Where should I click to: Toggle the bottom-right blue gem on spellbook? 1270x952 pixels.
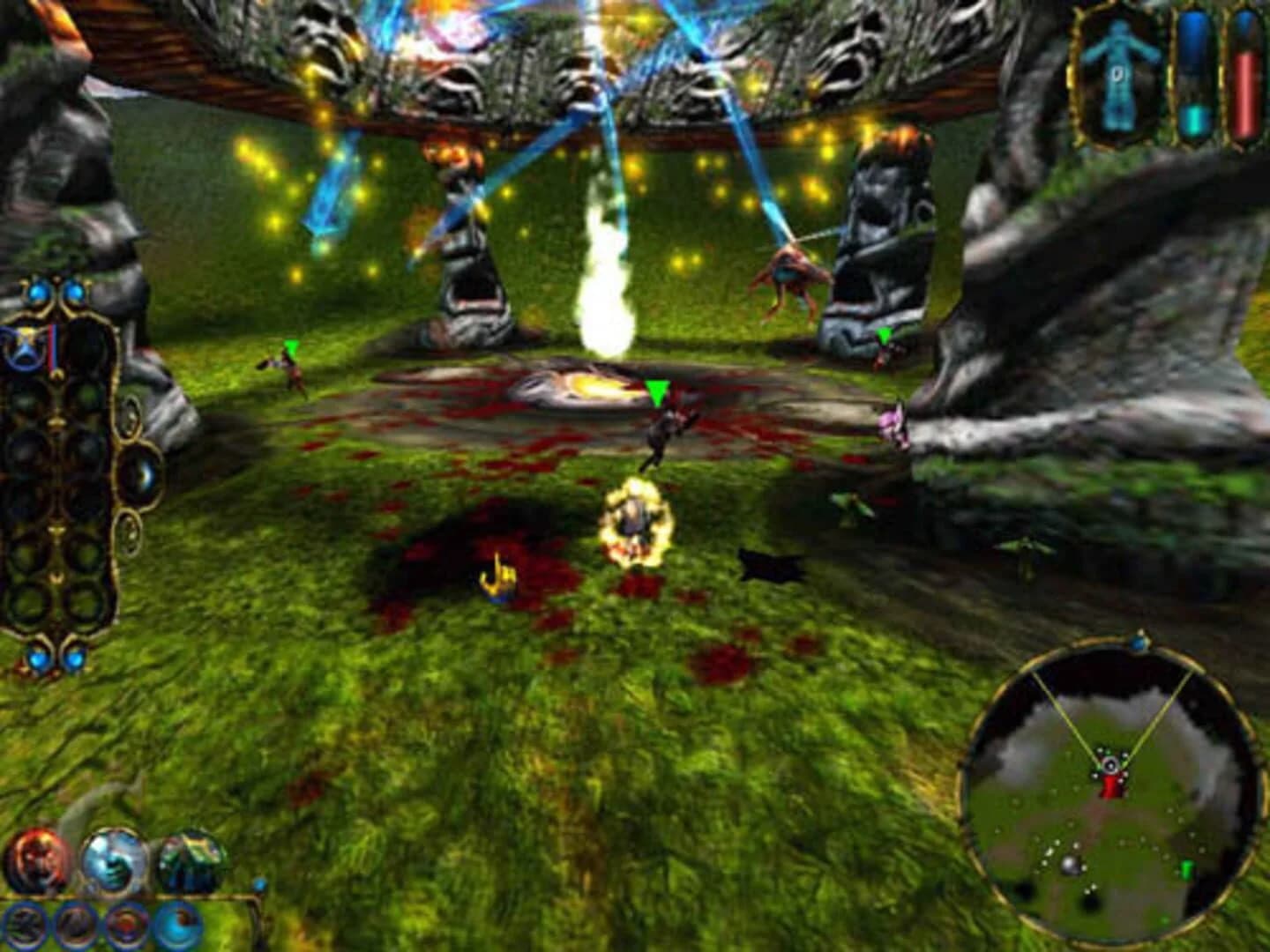click(73, 659)
